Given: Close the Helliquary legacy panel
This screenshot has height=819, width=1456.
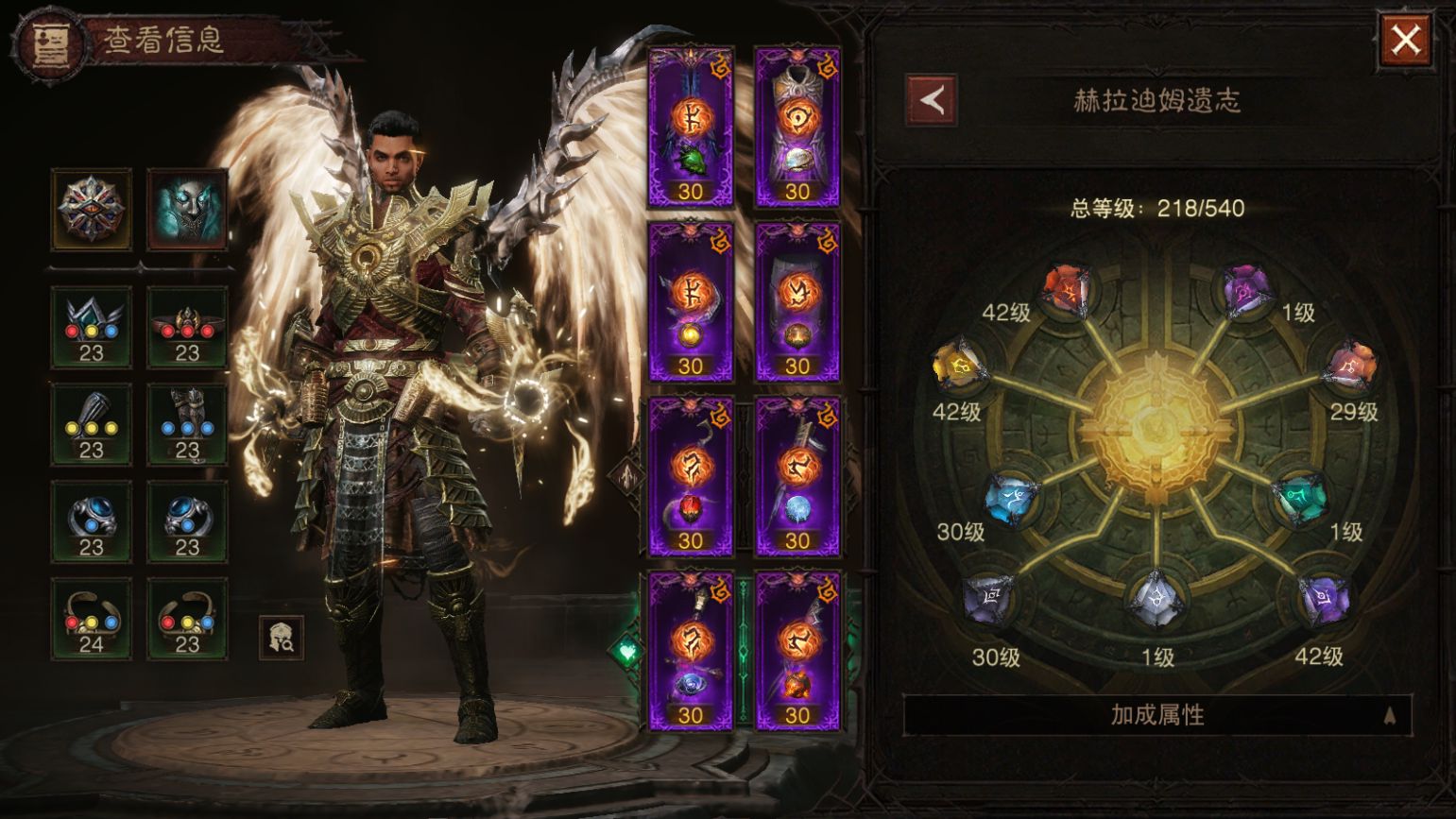Looking at the screenshot, I should [1404, 41].
